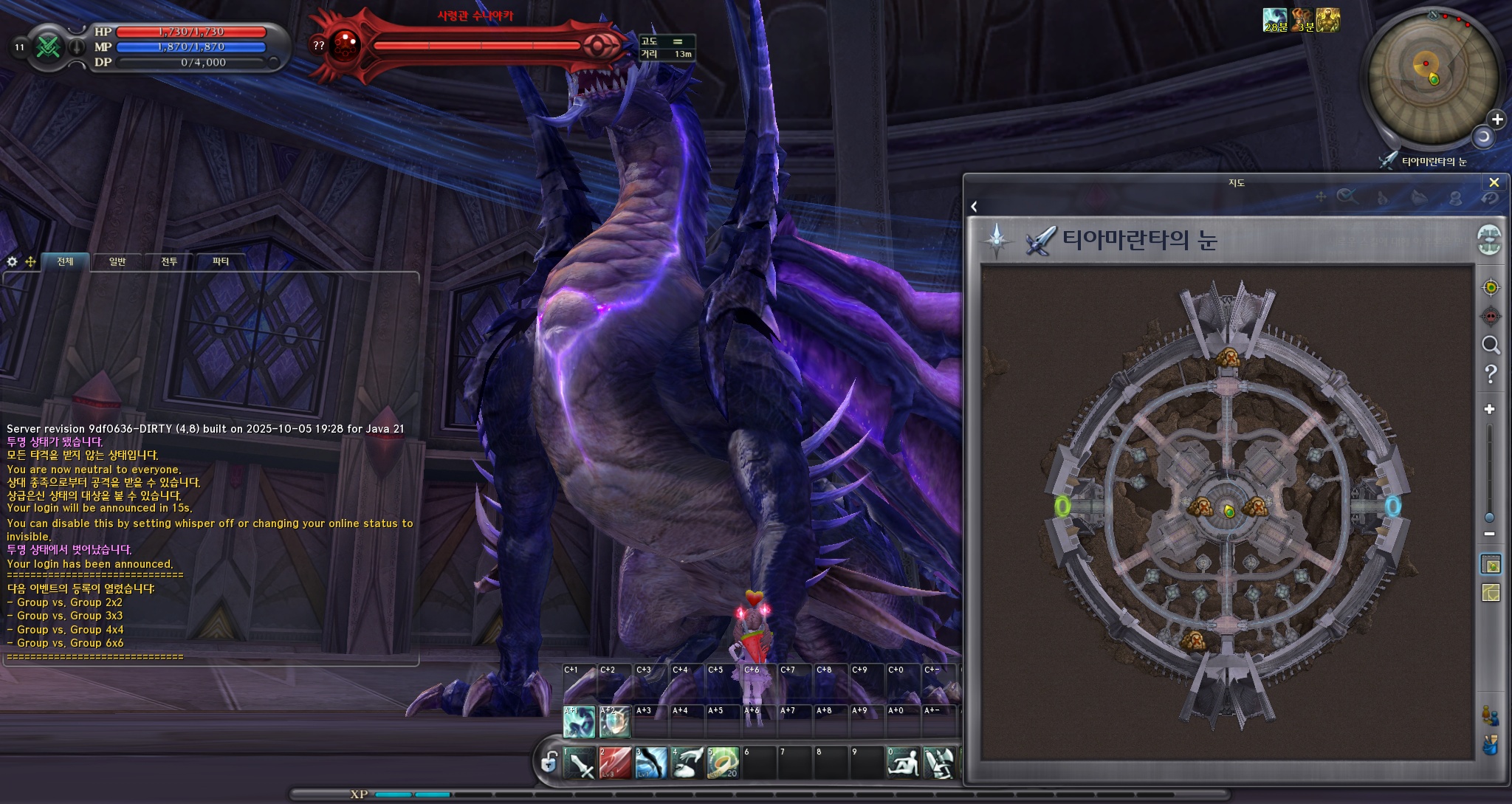Open chat settings gear icon
The width and height of the screenshot is (1512, 804).
(13, 261)
